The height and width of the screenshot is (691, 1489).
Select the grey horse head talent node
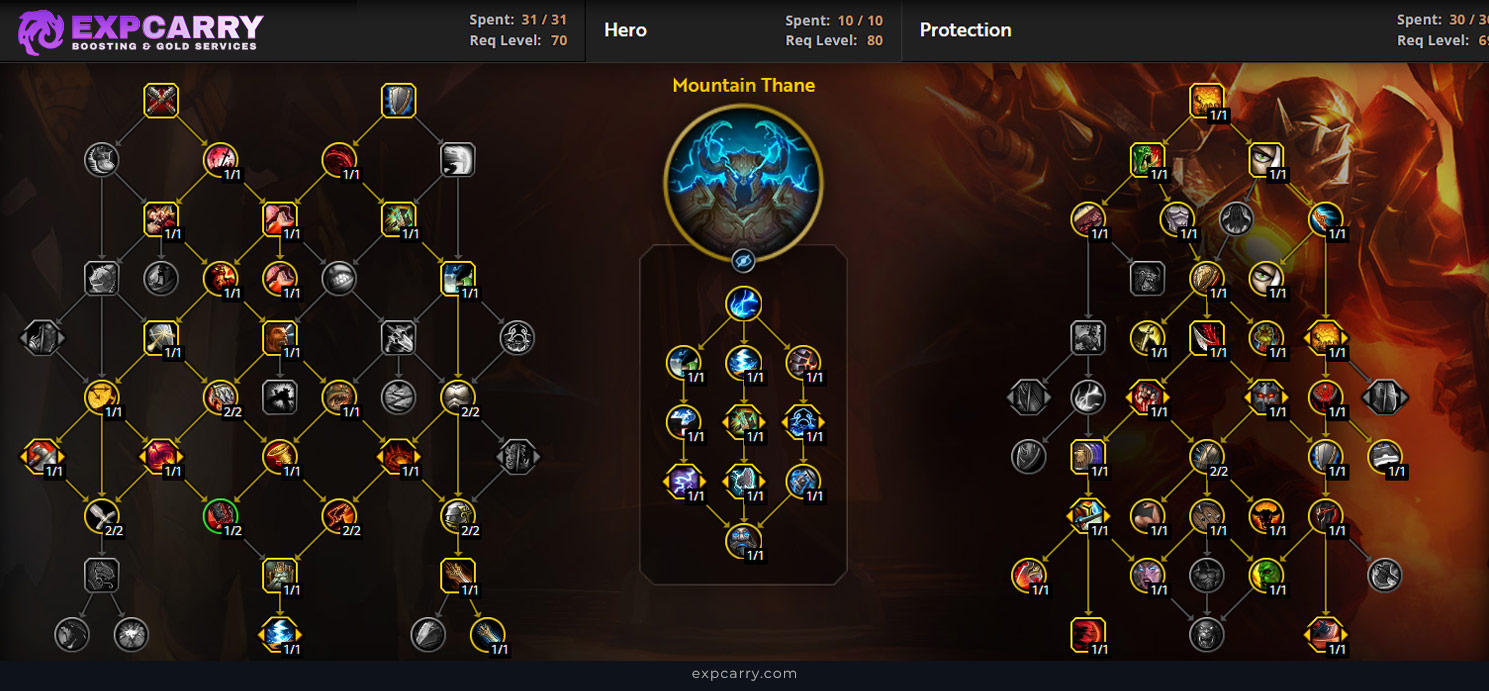102,278
